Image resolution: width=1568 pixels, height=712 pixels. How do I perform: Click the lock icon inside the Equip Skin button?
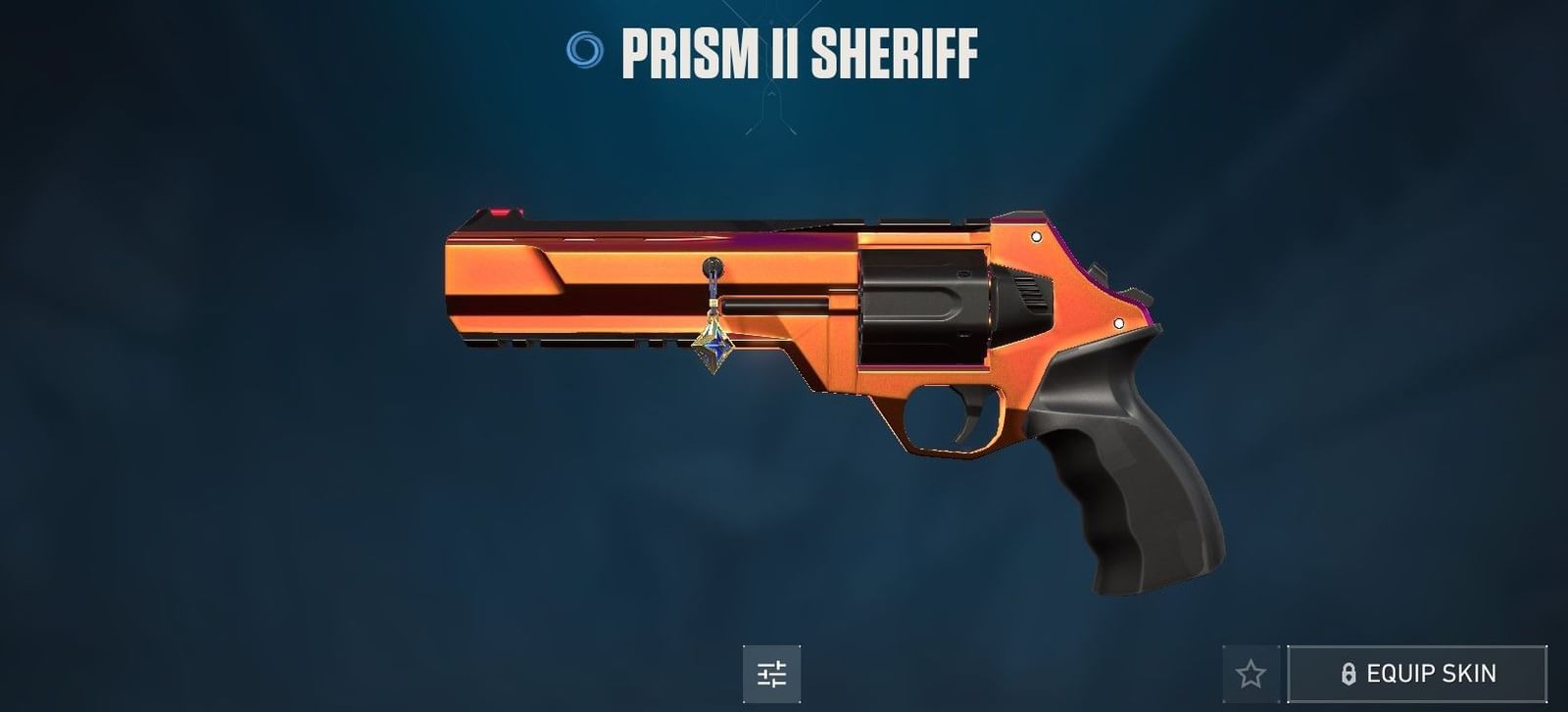point(1348,673)
